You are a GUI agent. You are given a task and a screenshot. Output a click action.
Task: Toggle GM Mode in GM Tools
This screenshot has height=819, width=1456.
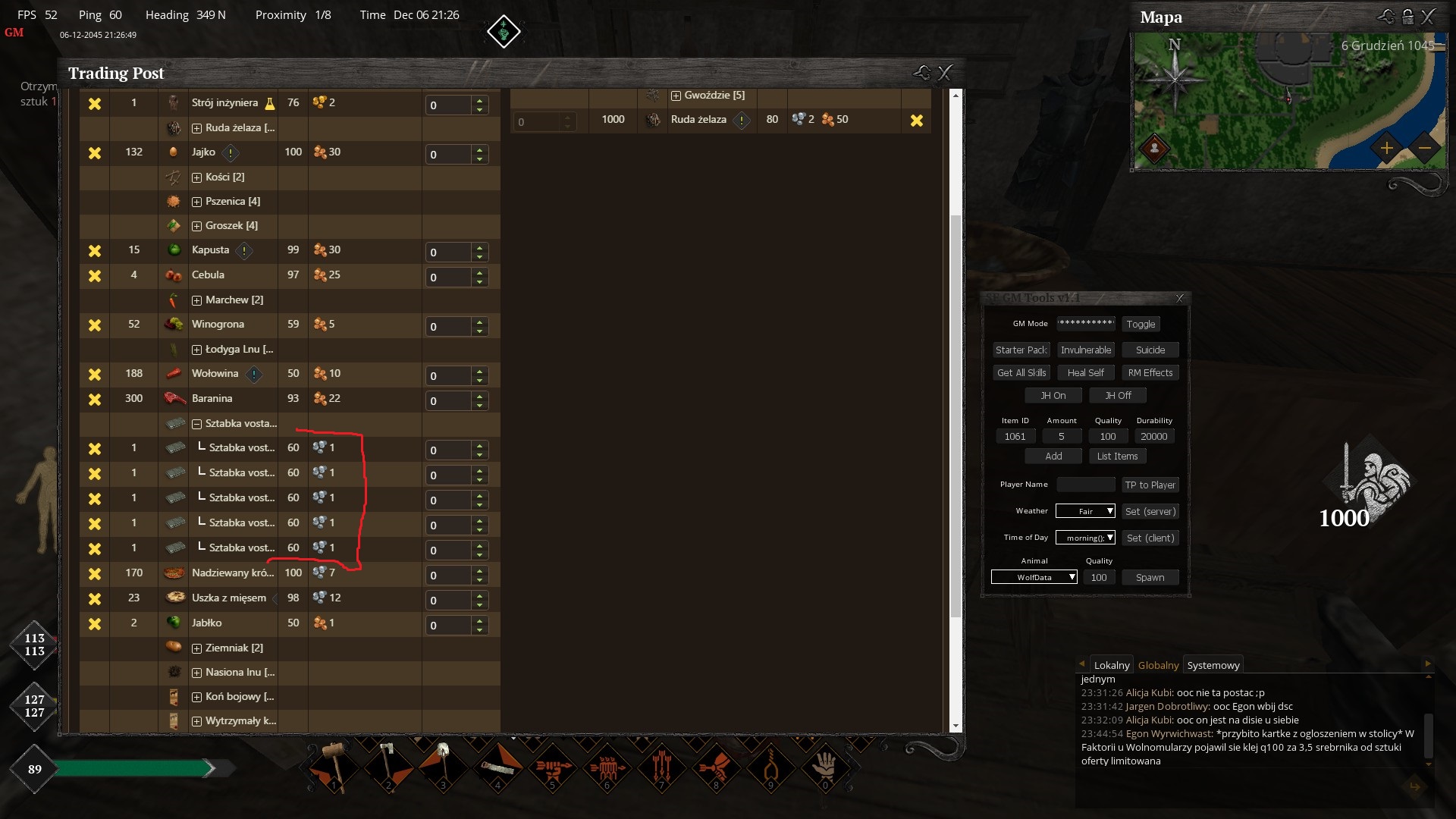[x=1141, y=325]
